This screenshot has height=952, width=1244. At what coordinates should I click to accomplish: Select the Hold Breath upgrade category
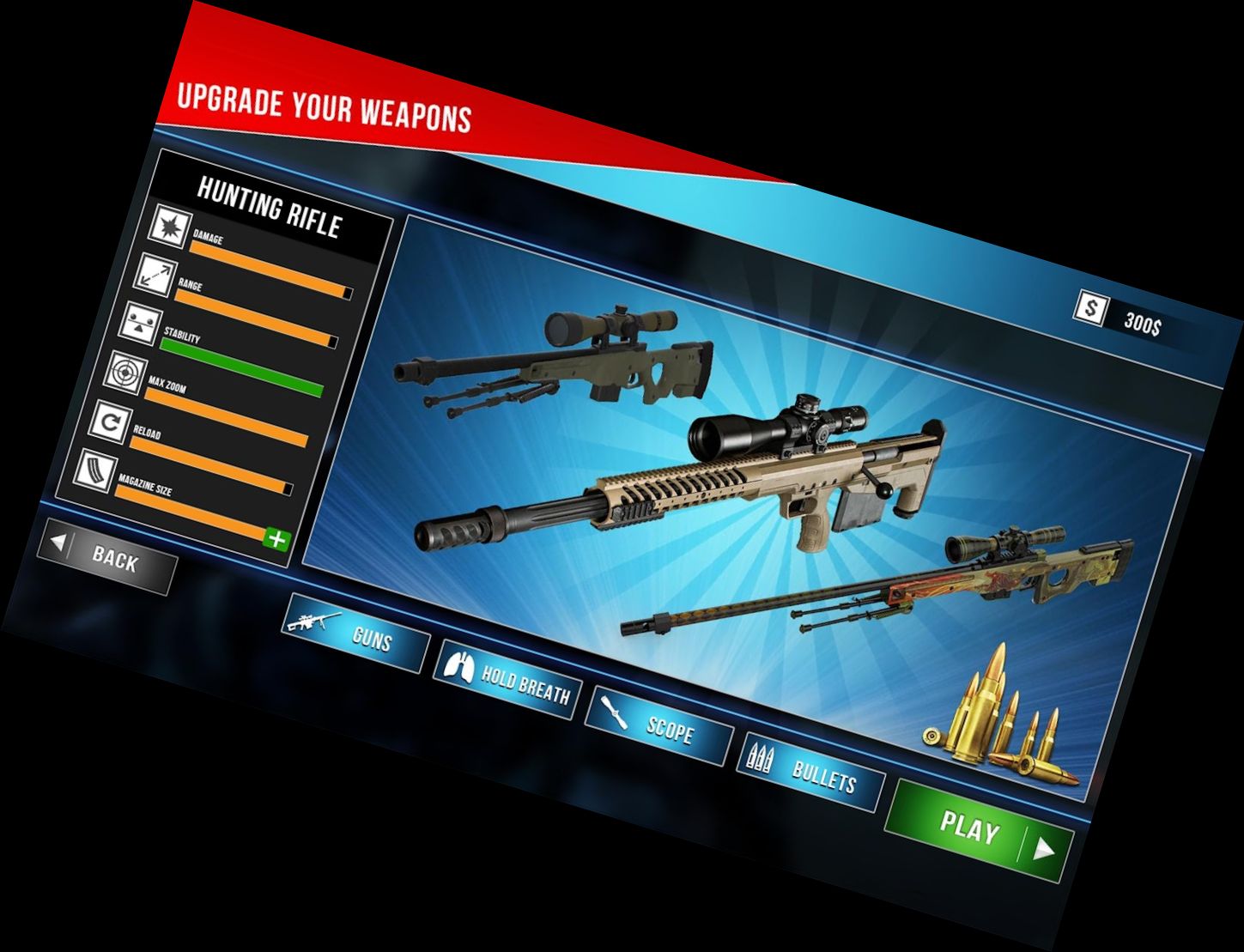point(507,679)
